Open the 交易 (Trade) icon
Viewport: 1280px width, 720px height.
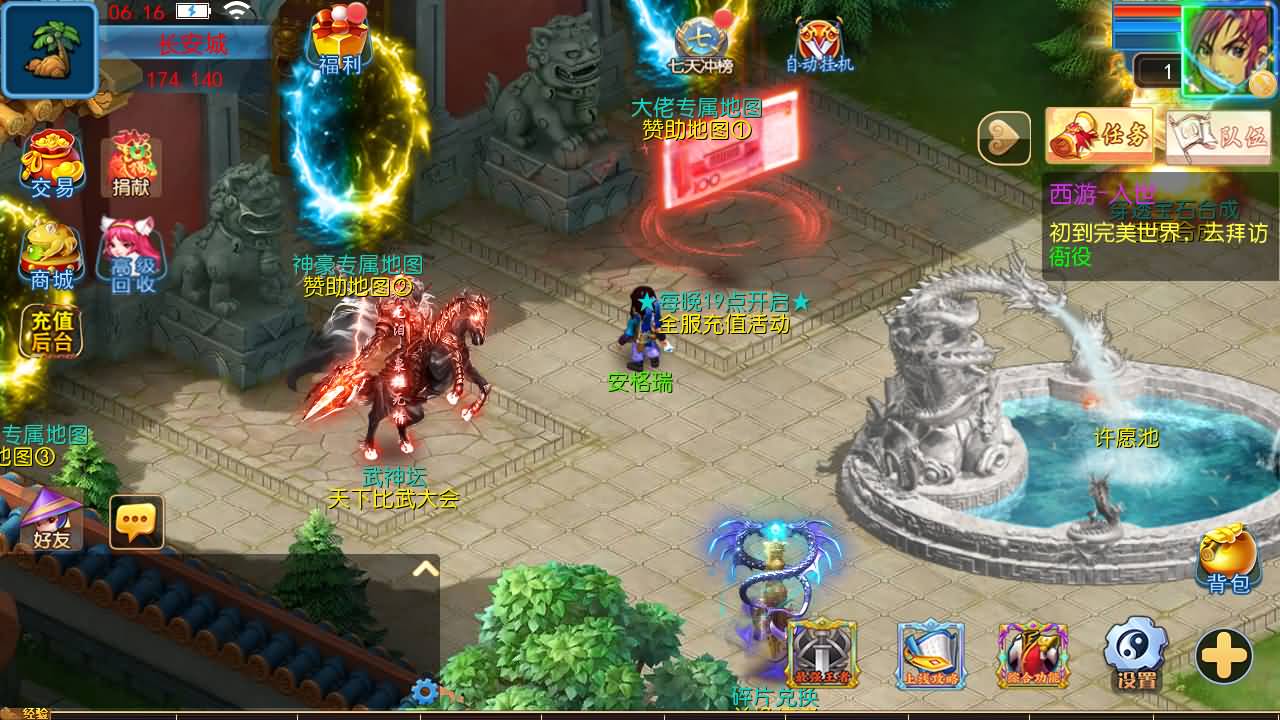point(49,160)
